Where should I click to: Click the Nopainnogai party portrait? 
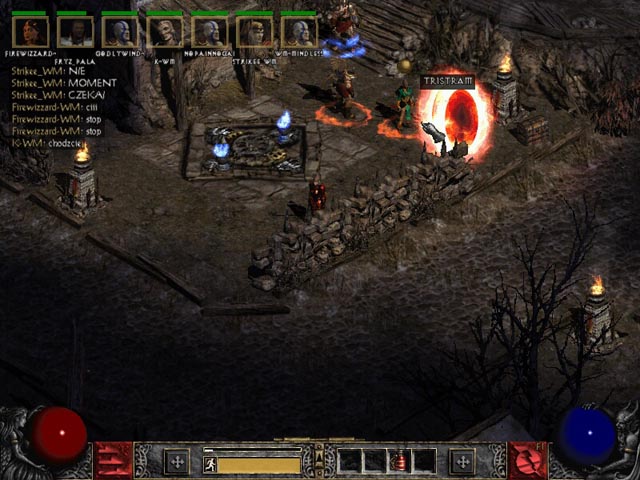210,31
